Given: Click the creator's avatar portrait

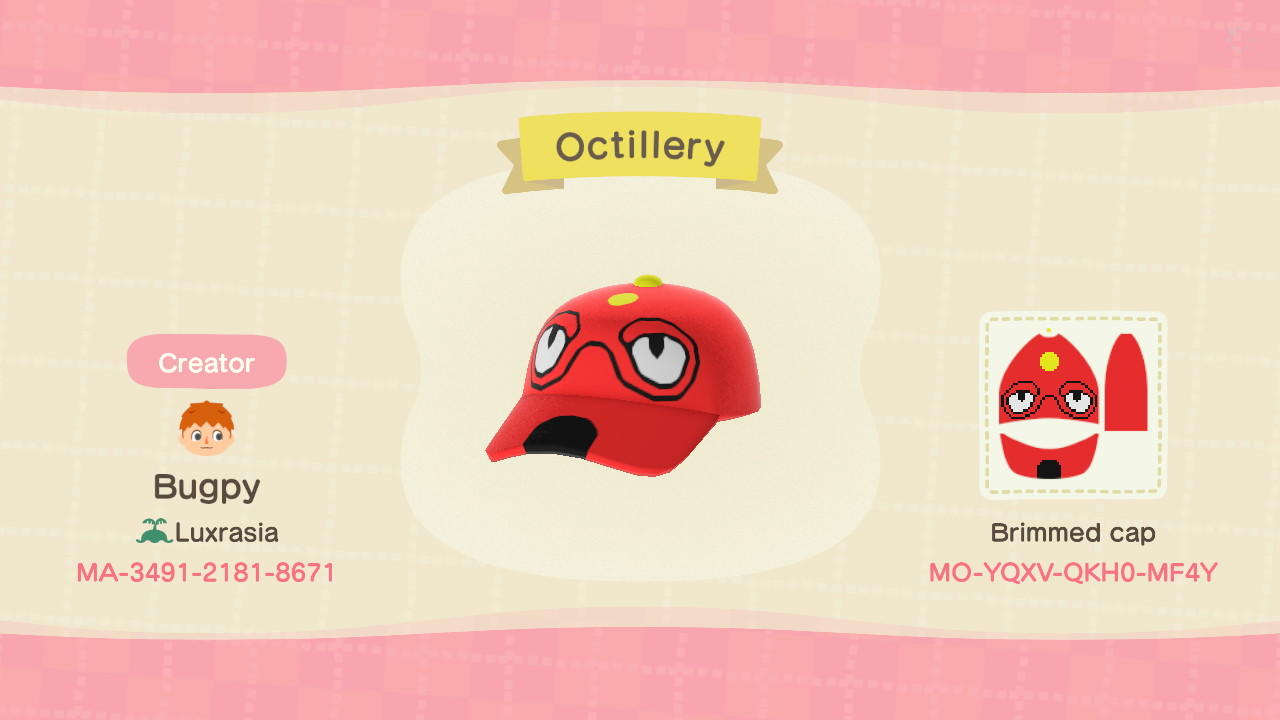Looking at the screenshot, I should tap(206, 423).
